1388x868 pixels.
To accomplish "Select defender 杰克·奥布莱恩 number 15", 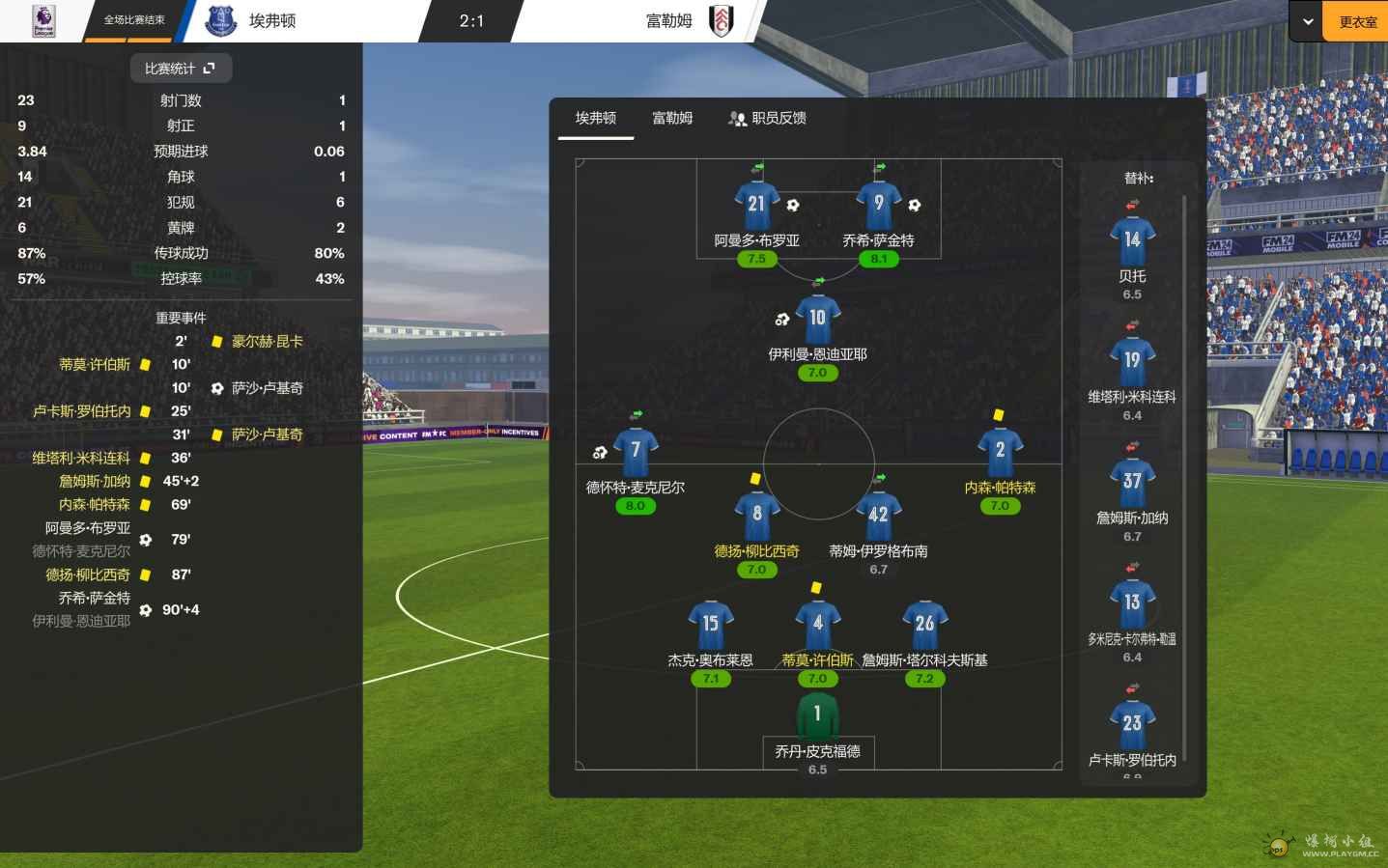I will tap(710, 624).
